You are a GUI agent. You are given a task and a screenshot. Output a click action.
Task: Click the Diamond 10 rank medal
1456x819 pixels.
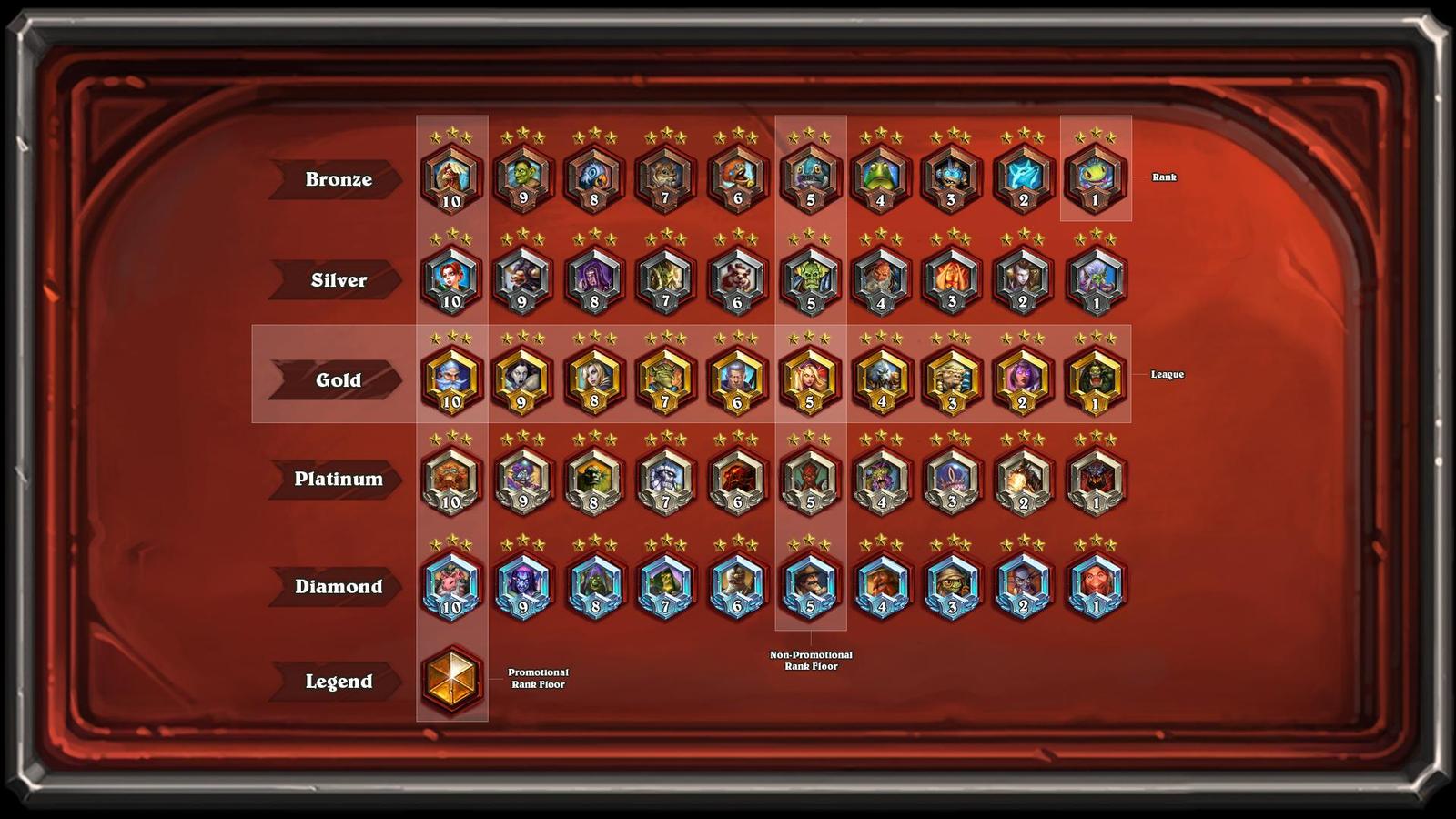(x=452, y=587)
